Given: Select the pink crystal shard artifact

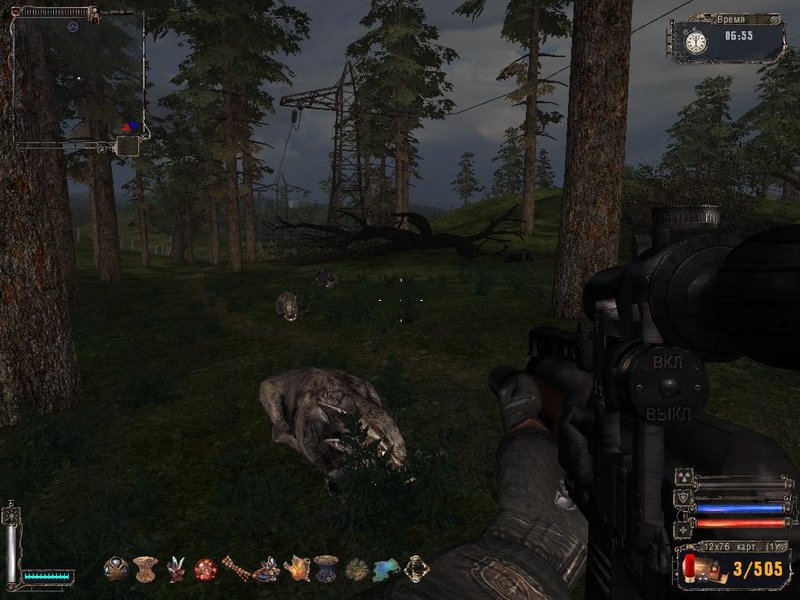Looking at the screenshot, I should click(176, 570).
